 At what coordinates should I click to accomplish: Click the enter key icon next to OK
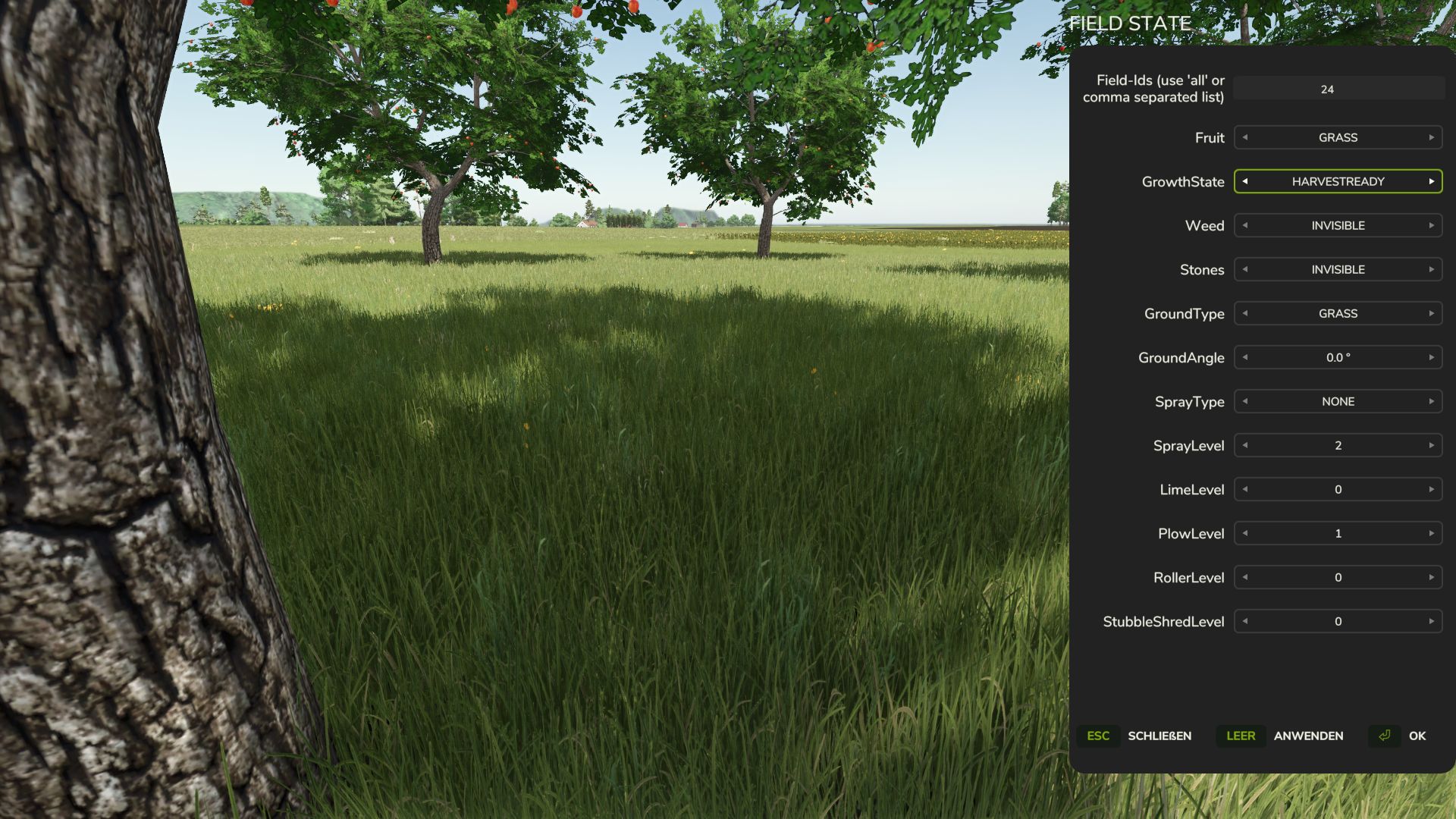point(1384,736)
